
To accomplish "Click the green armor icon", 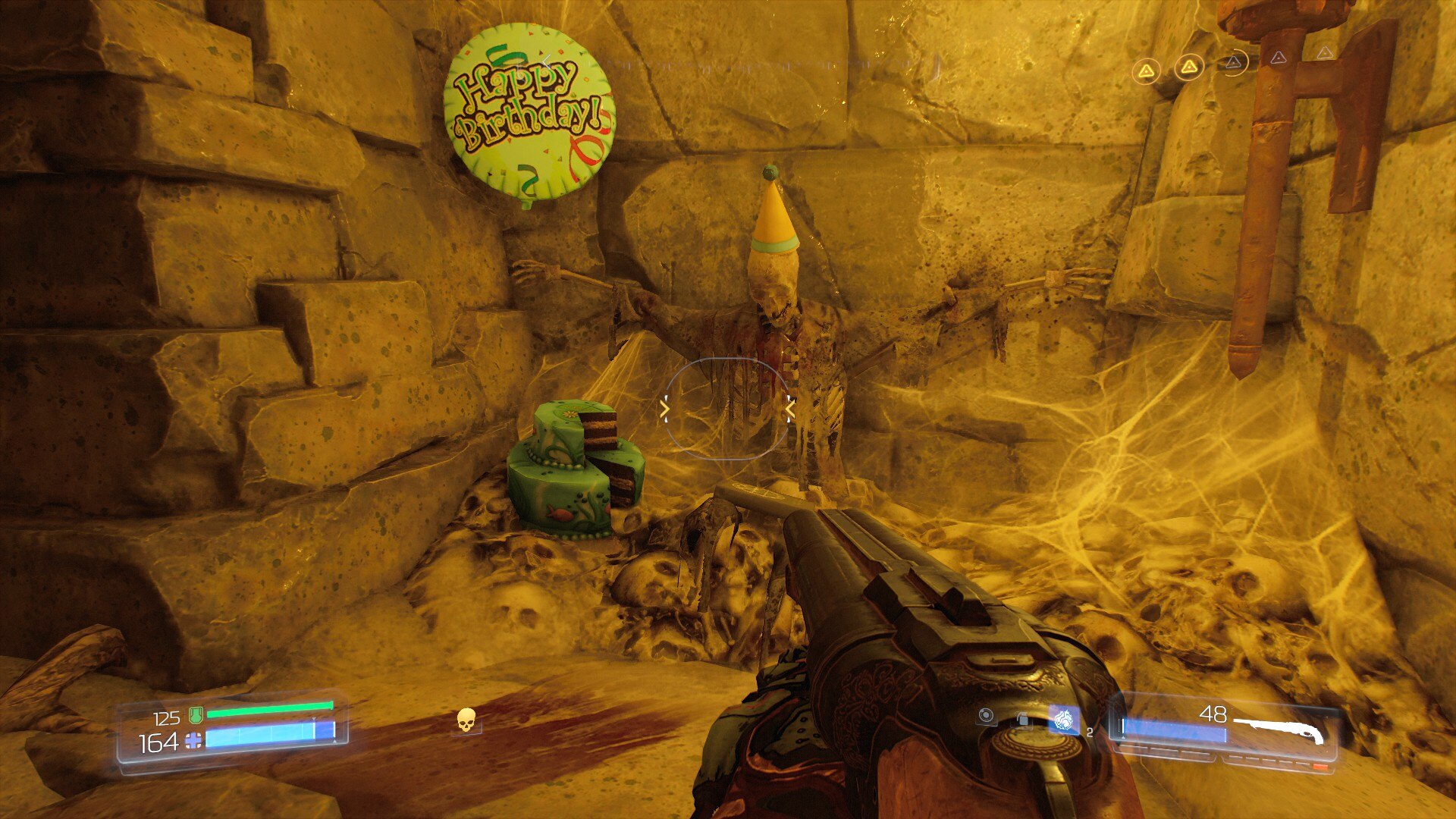I will click(x=195, y=714).
